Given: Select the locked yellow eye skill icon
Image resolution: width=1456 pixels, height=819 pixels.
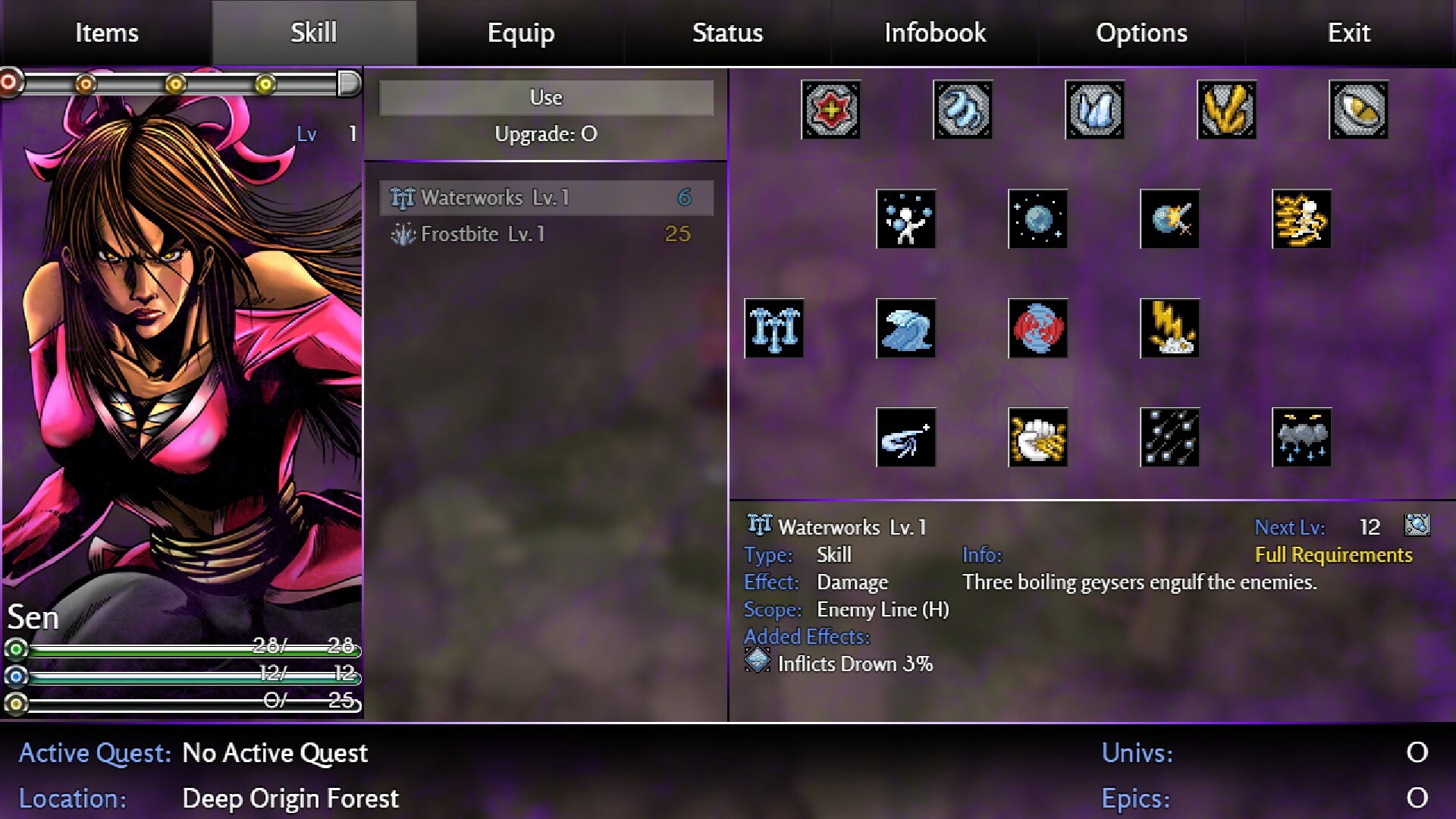Looking at the screenshot, I should (1358, 111).
